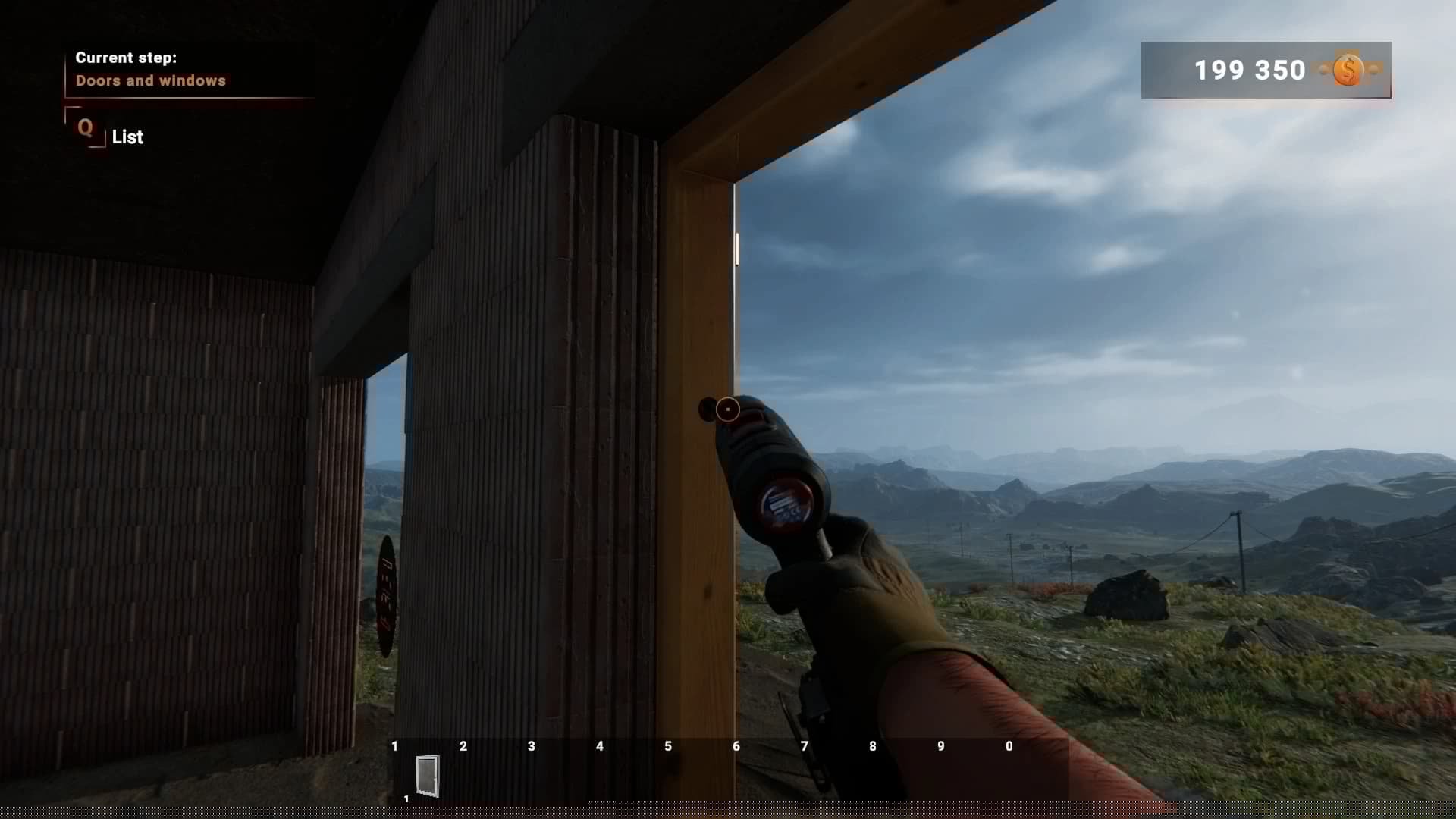Click the 199 350 money display
This screenshot has height=819, width=1456.
click(1249, 70)
